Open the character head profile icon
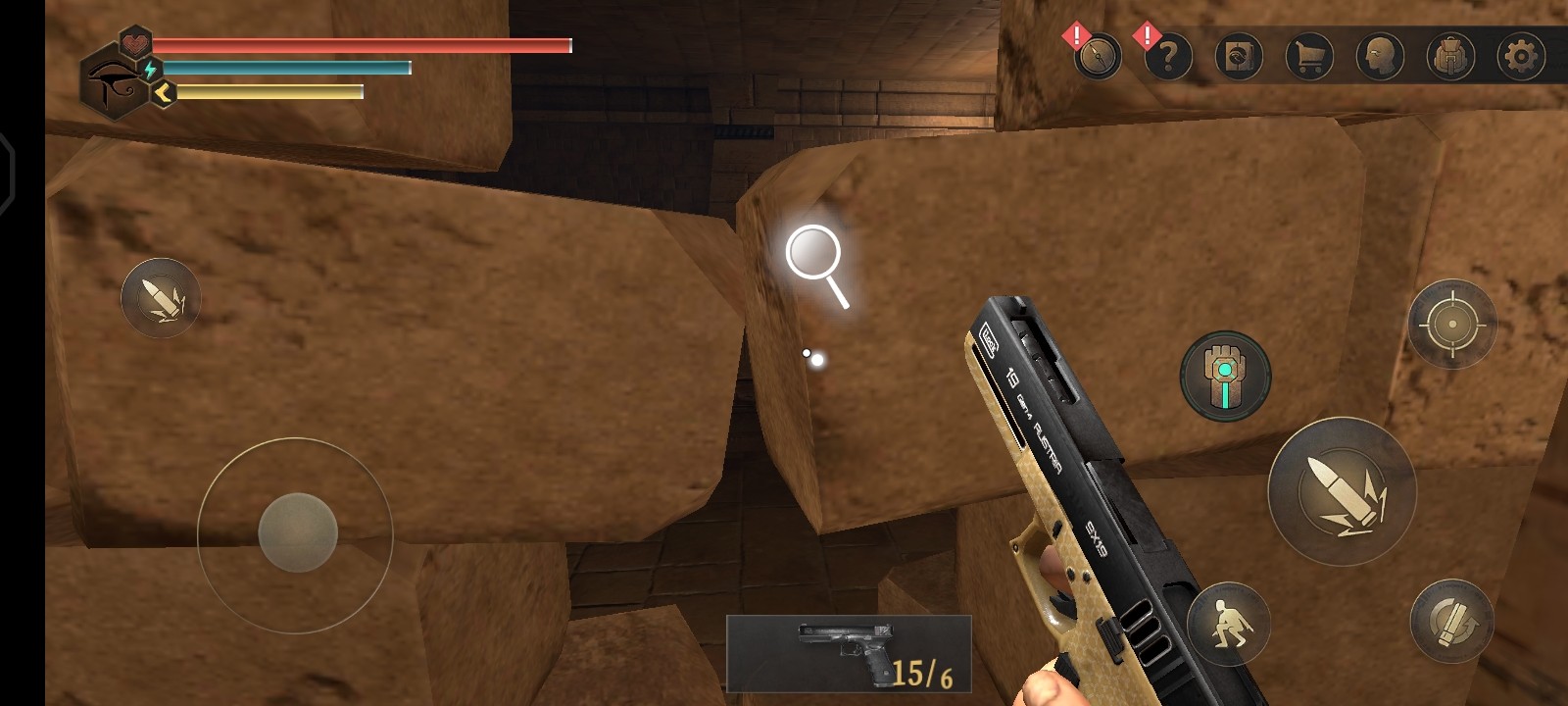This screenshot has width=1568, height=706. 1380,57
